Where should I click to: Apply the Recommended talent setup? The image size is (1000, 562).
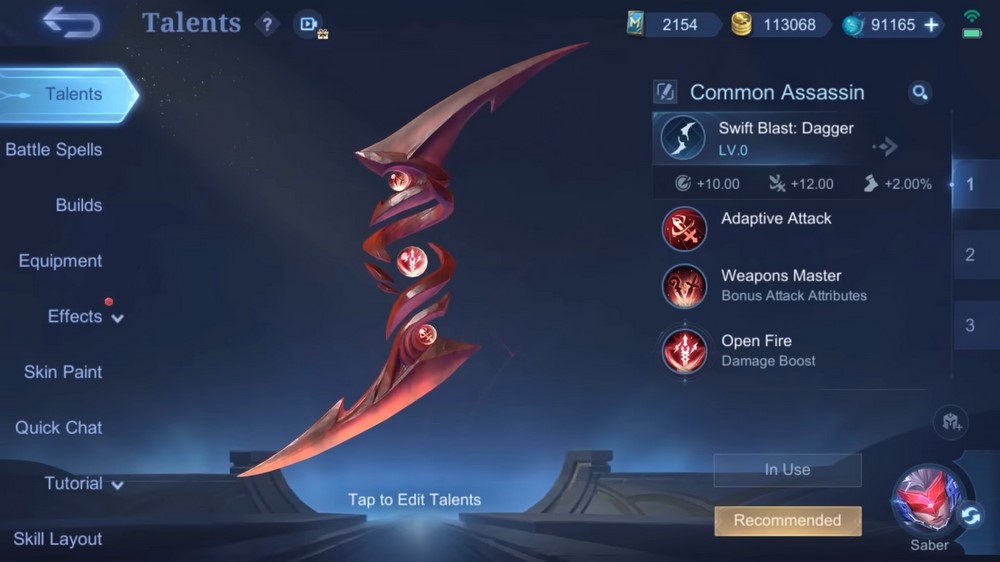(x=788, y=520)
